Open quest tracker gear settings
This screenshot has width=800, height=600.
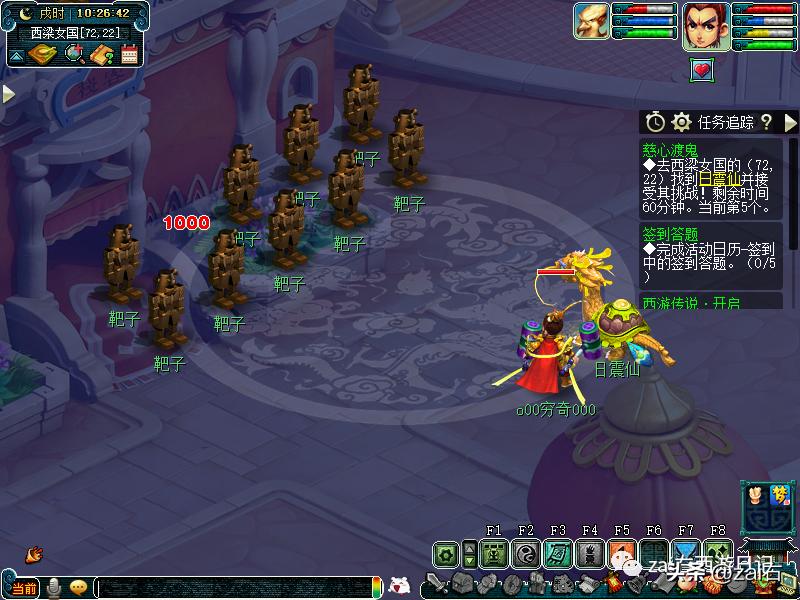tap(682, 122)
